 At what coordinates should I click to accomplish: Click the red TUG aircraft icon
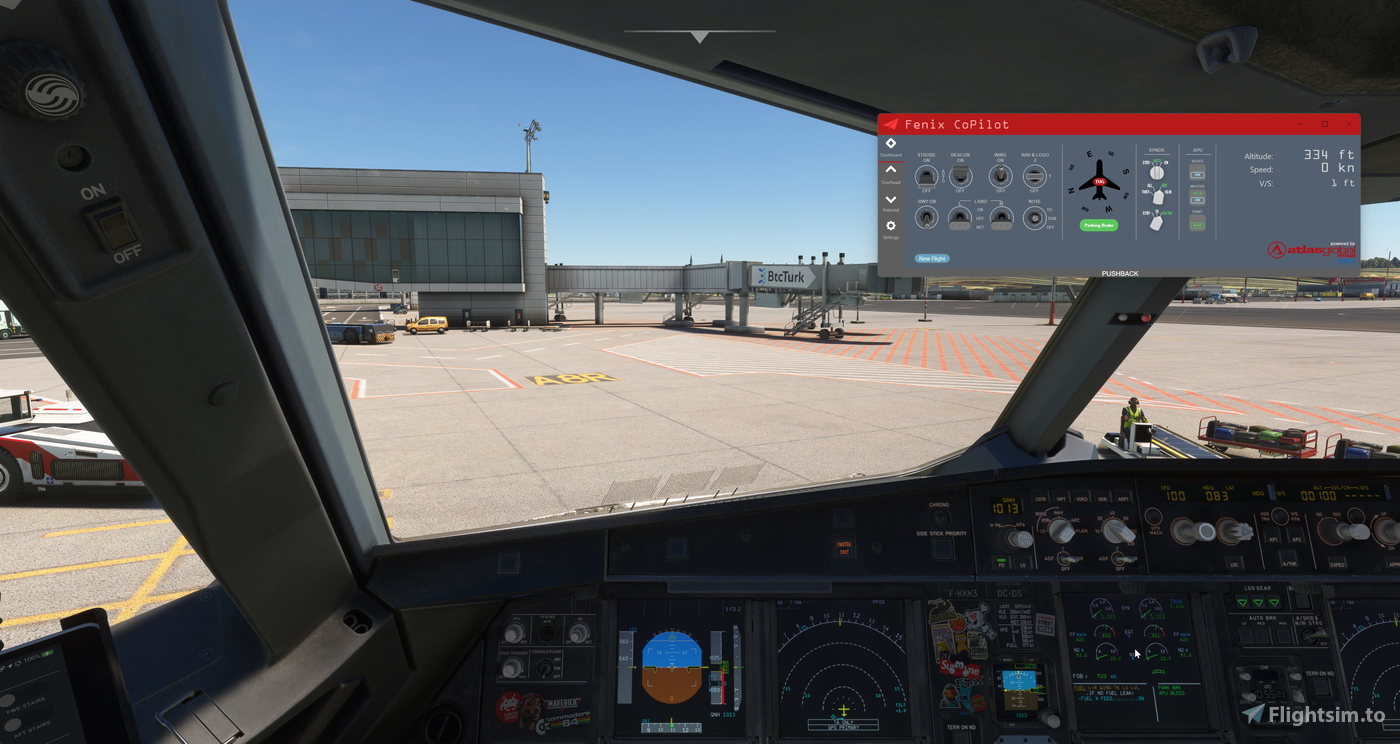point(1099,182)
